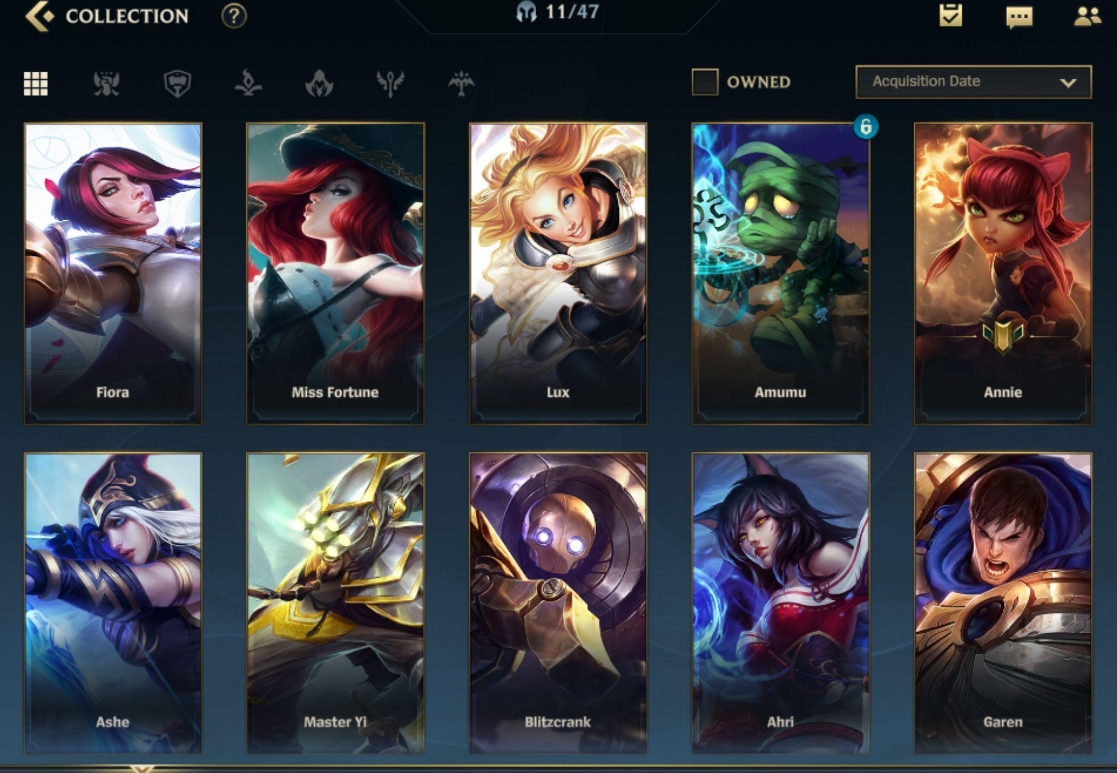Viewport: 1117px width, 773px height.
Task: Go back from the Collection screen
Action: [40, 16]
